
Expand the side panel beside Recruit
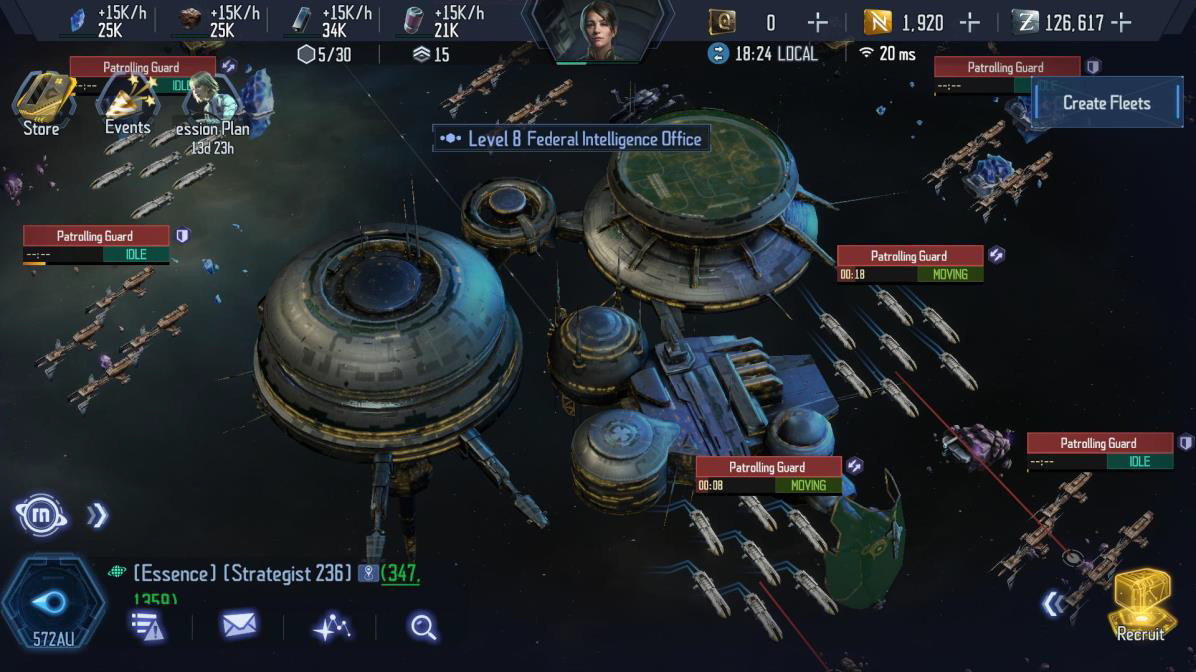point(1050,603)
